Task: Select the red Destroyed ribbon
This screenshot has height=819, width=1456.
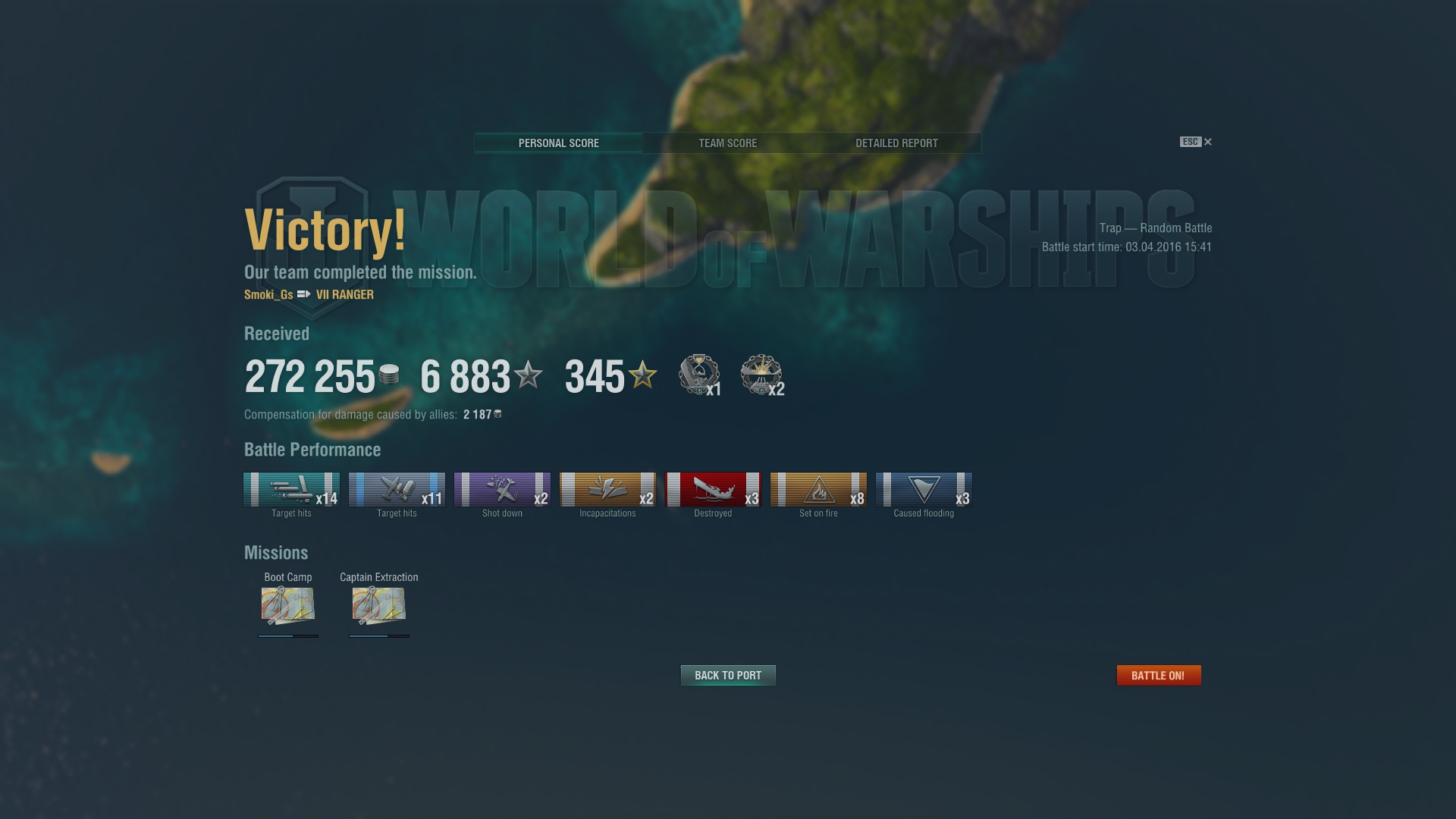Action: click(713, 490)
